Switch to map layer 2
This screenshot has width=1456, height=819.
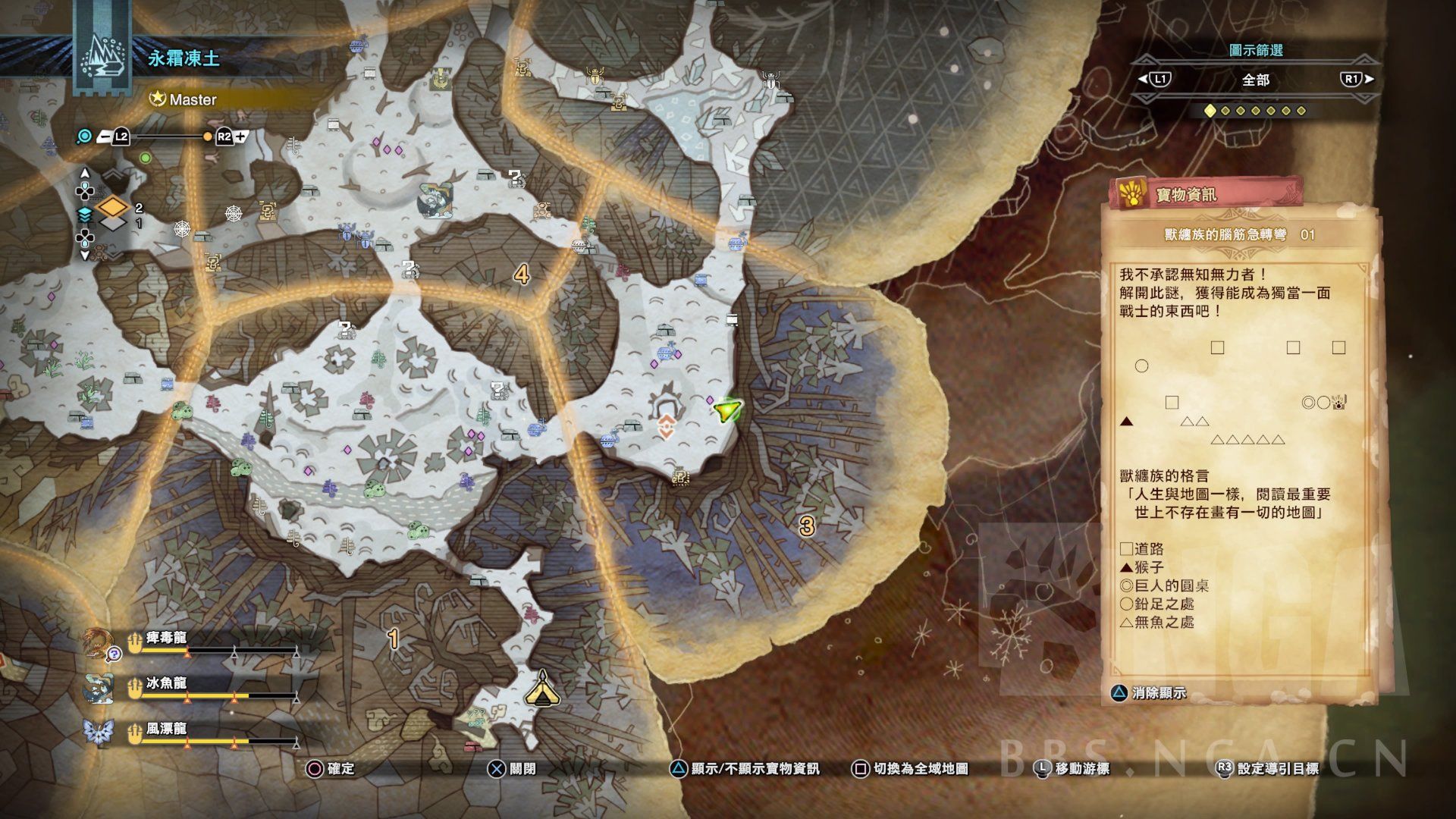(x=113, y=207)
